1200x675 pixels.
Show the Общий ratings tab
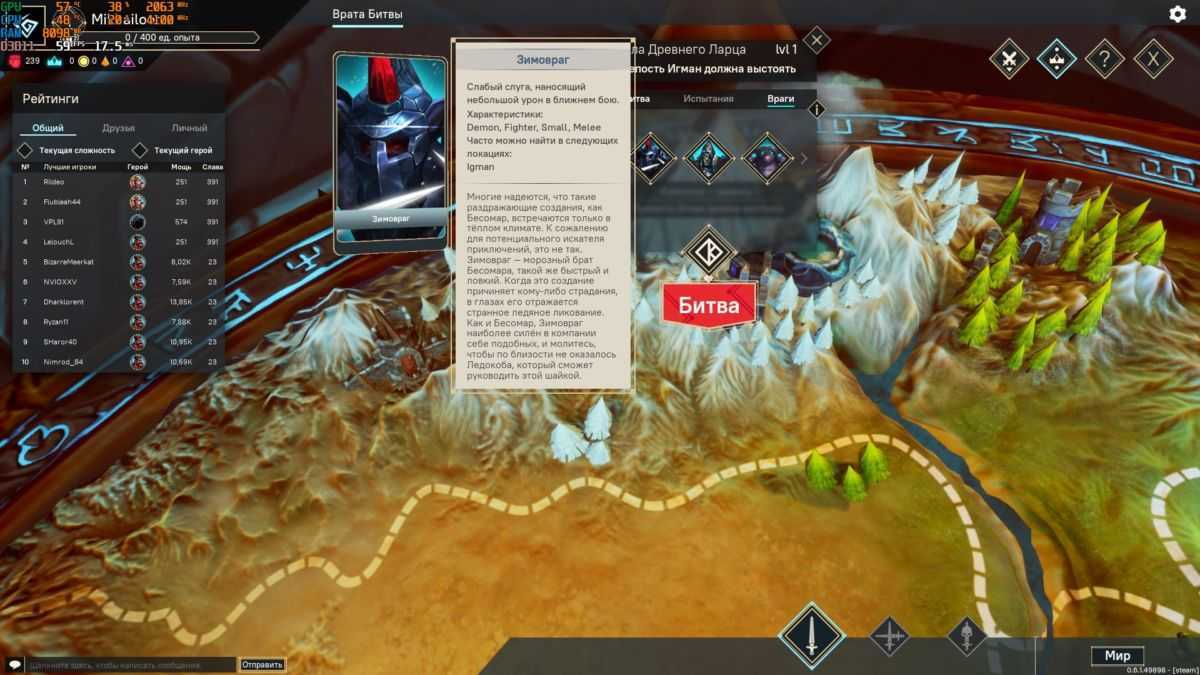pos(48,128)
